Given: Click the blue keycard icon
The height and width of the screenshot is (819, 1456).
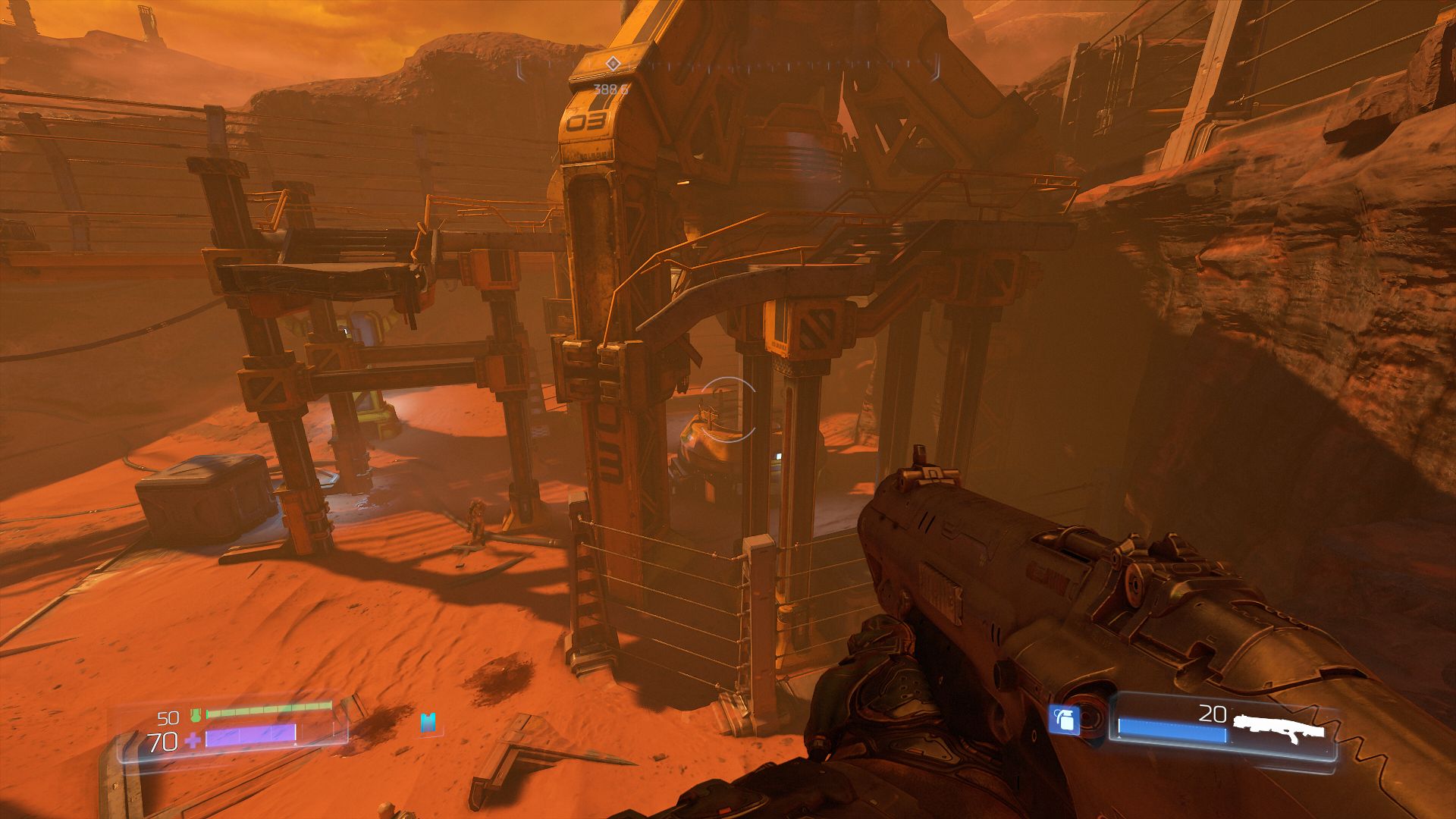Looking at the screenshot, I should tap(429, 722).
